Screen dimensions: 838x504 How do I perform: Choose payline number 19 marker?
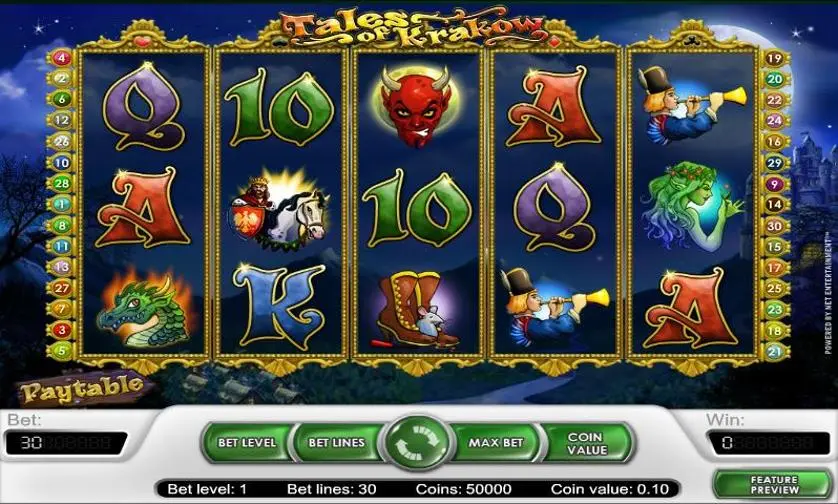pos(773,58)
